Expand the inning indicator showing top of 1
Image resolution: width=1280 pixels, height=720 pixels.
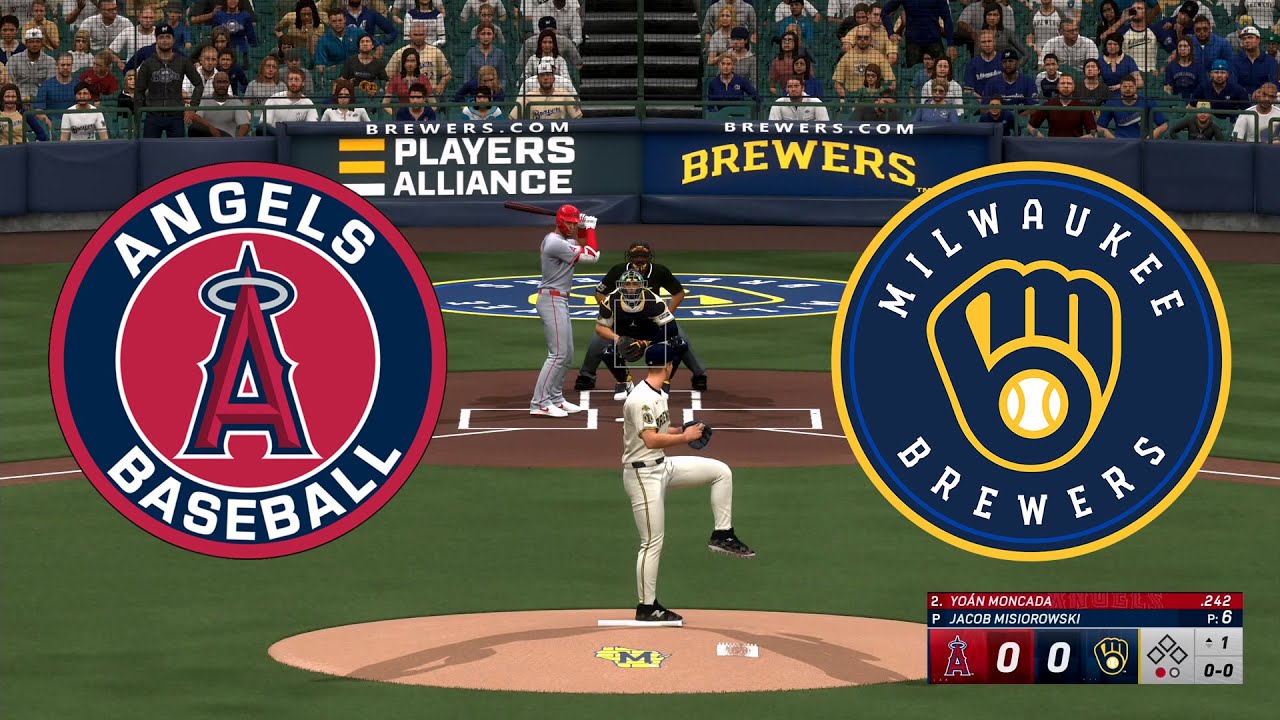point(1218,643)
